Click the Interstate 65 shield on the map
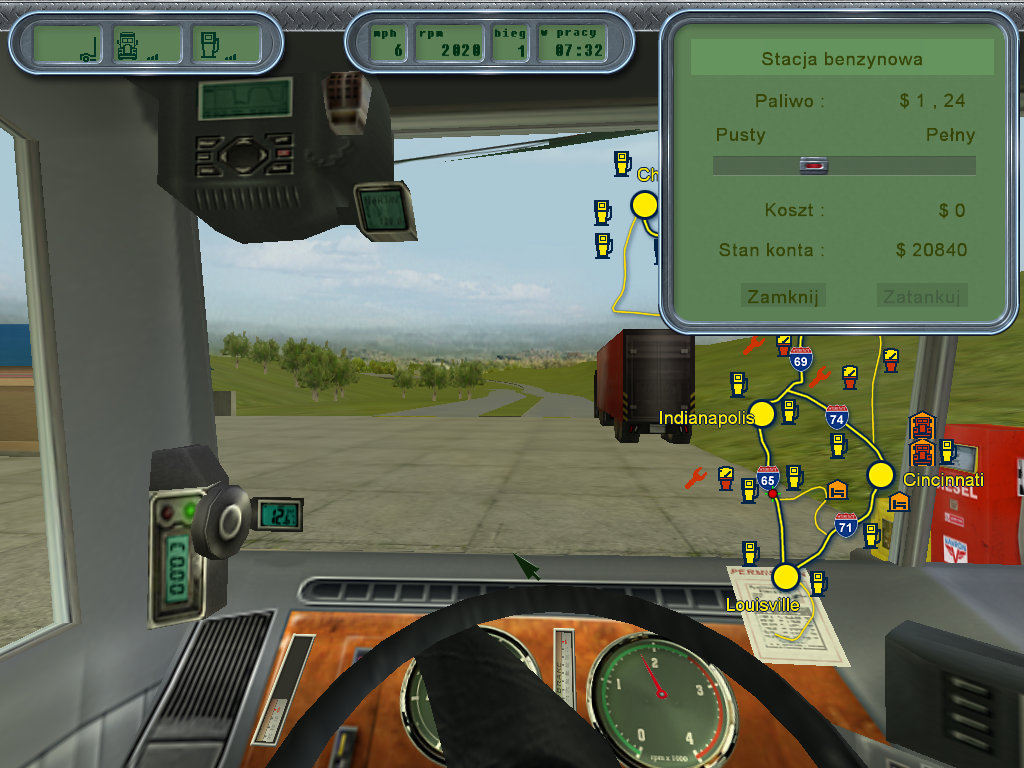 (768, 478)
